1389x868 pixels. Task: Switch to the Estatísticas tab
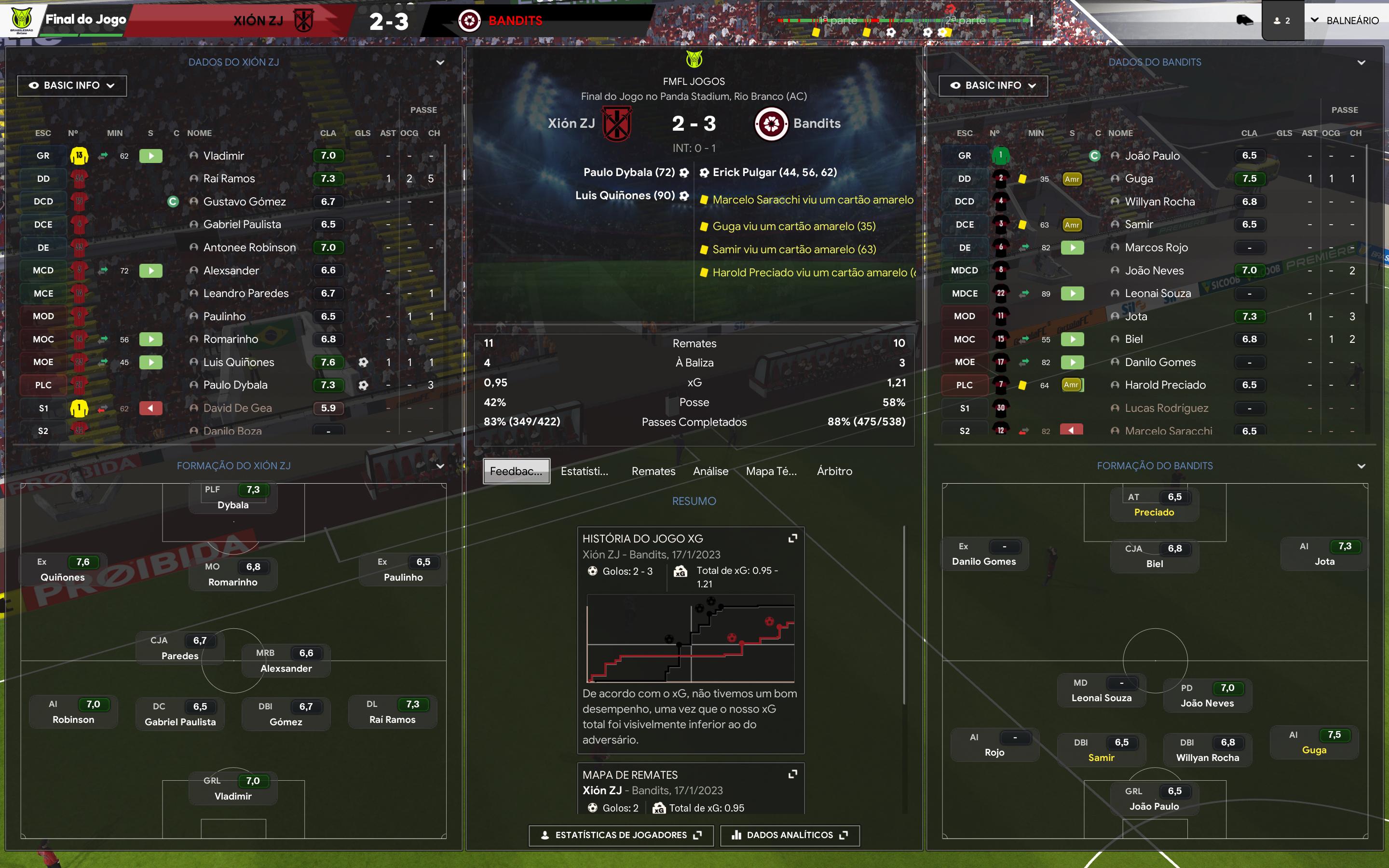(585, 471)
